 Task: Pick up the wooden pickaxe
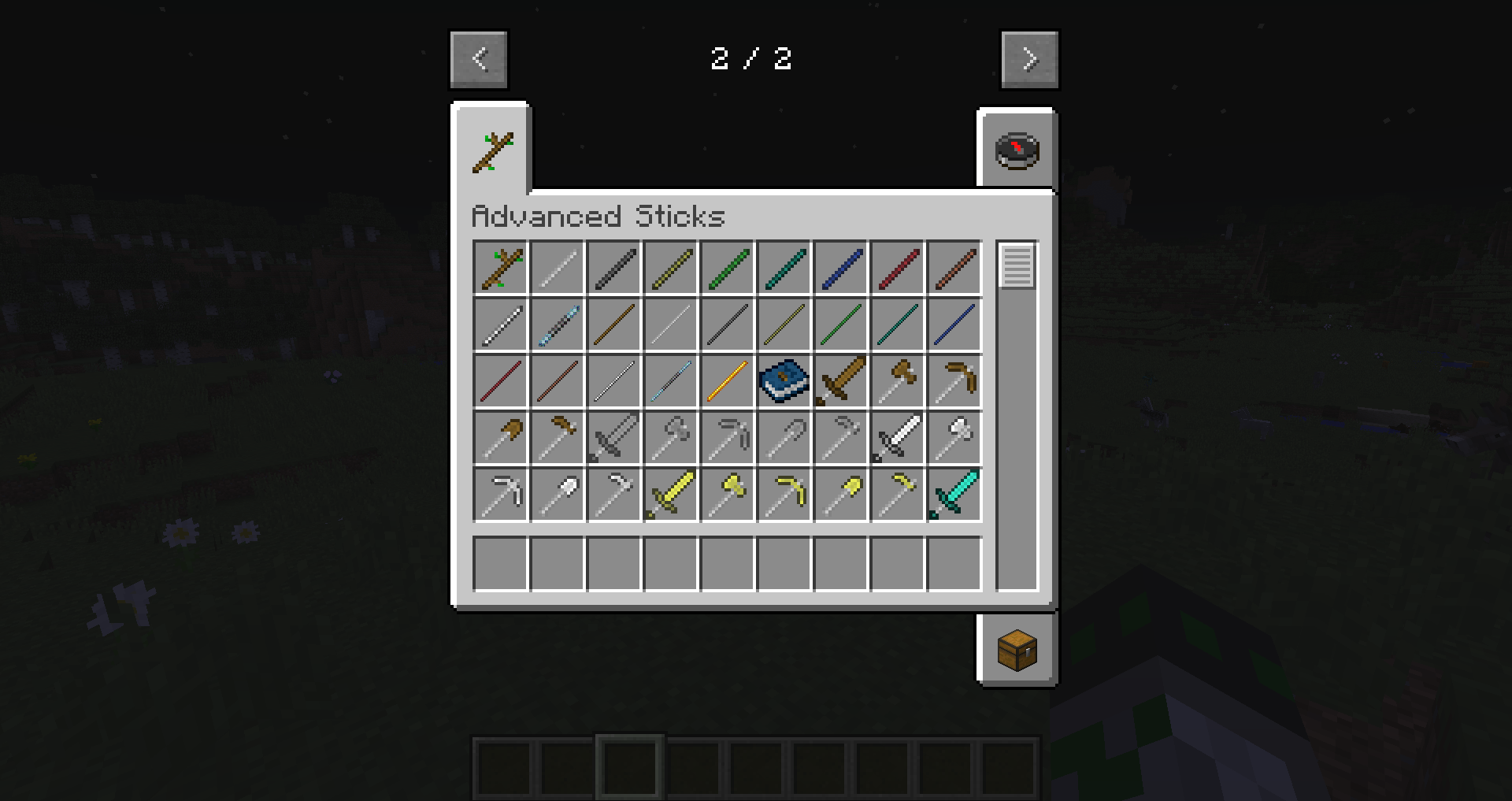tap(954, 381)
